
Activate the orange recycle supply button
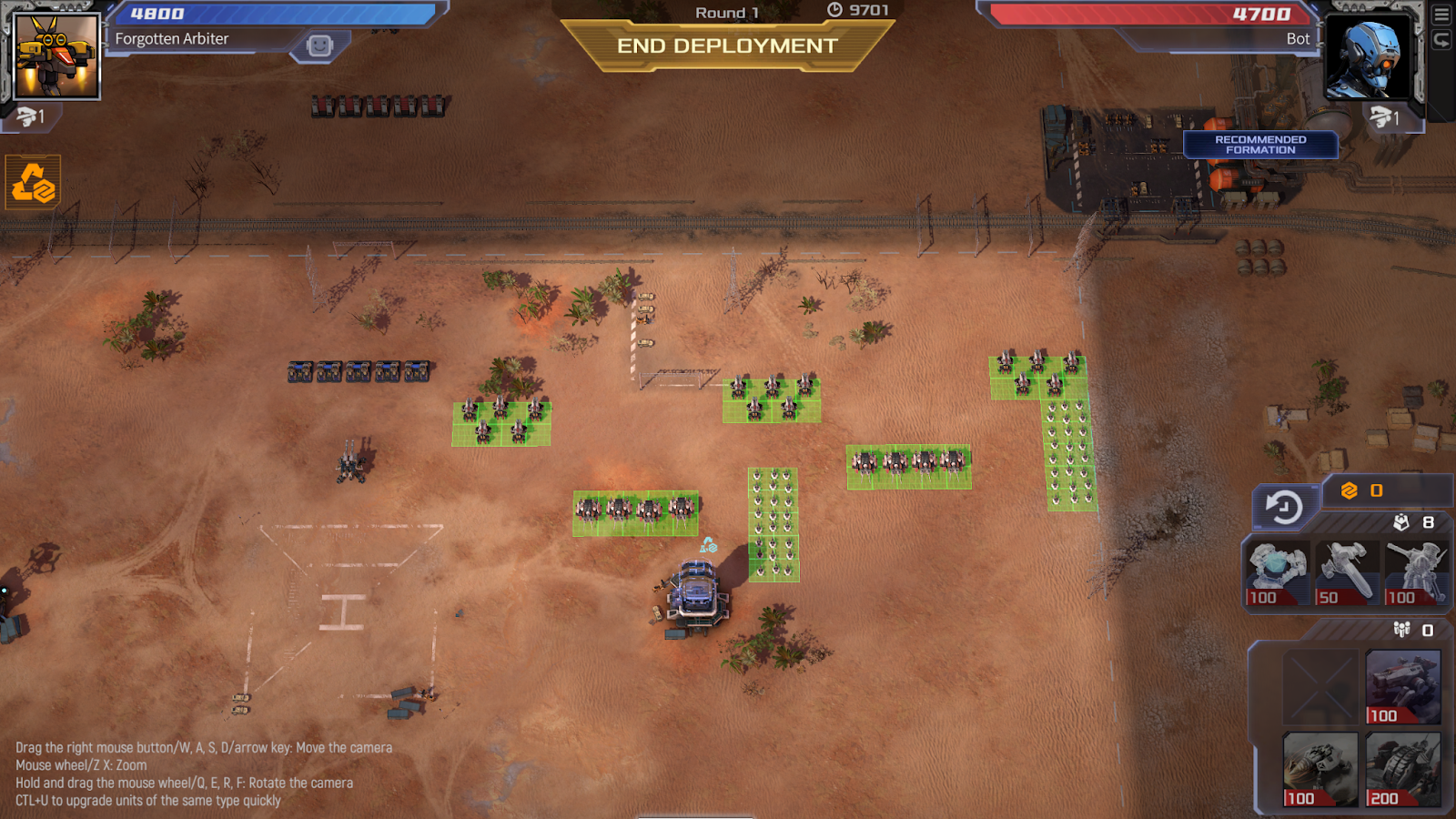coord(33,183)
